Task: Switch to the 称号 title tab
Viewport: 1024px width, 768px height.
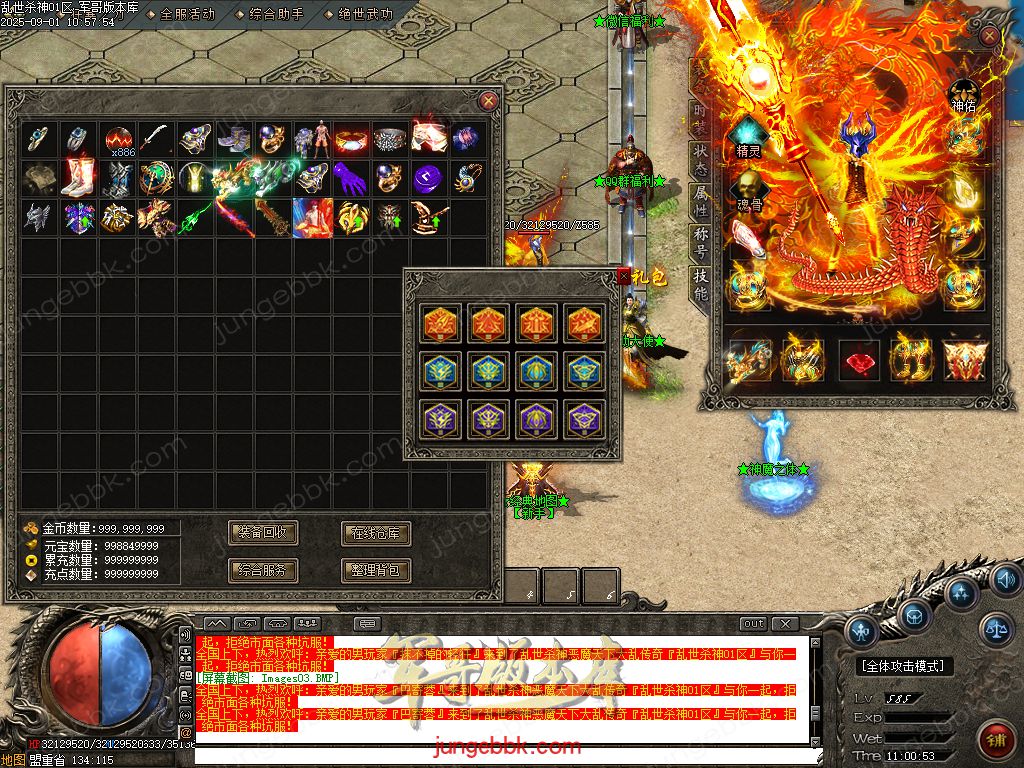Action: coord(701,243)
